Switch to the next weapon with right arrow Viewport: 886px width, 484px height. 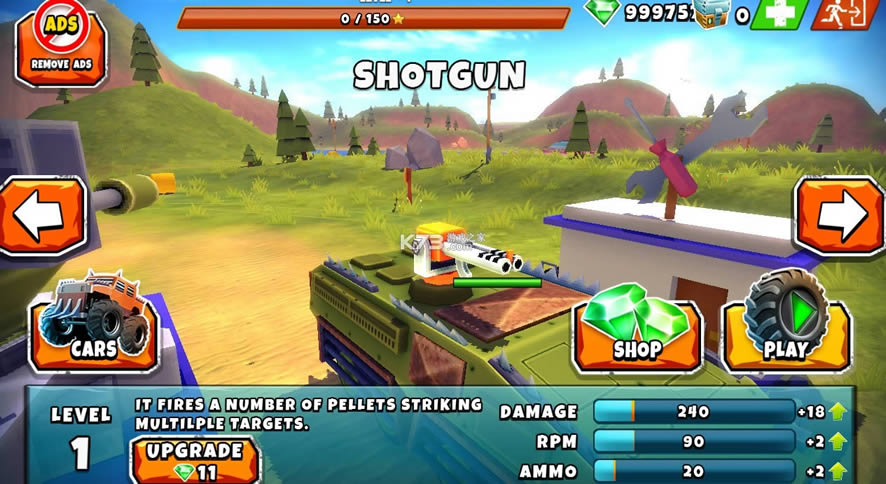click(x=841, y=216)
